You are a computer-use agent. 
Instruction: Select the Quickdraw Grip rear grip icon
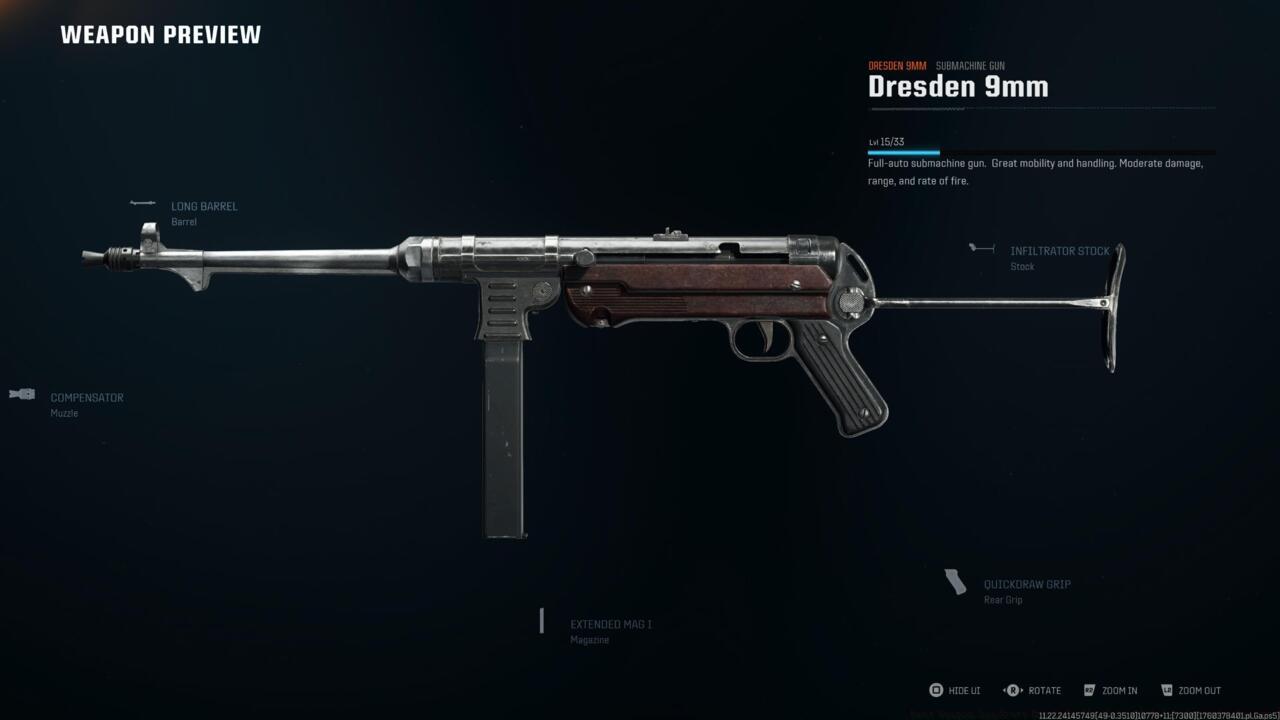tap(955, 580)
